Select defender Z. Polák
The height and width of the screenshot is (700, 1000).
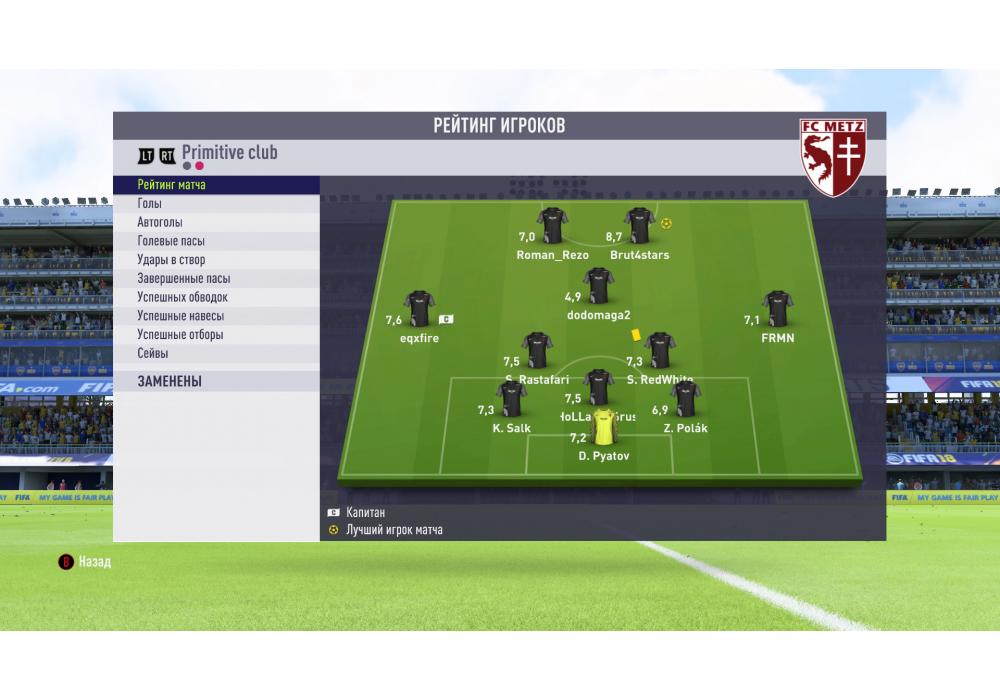pos(685,400)
